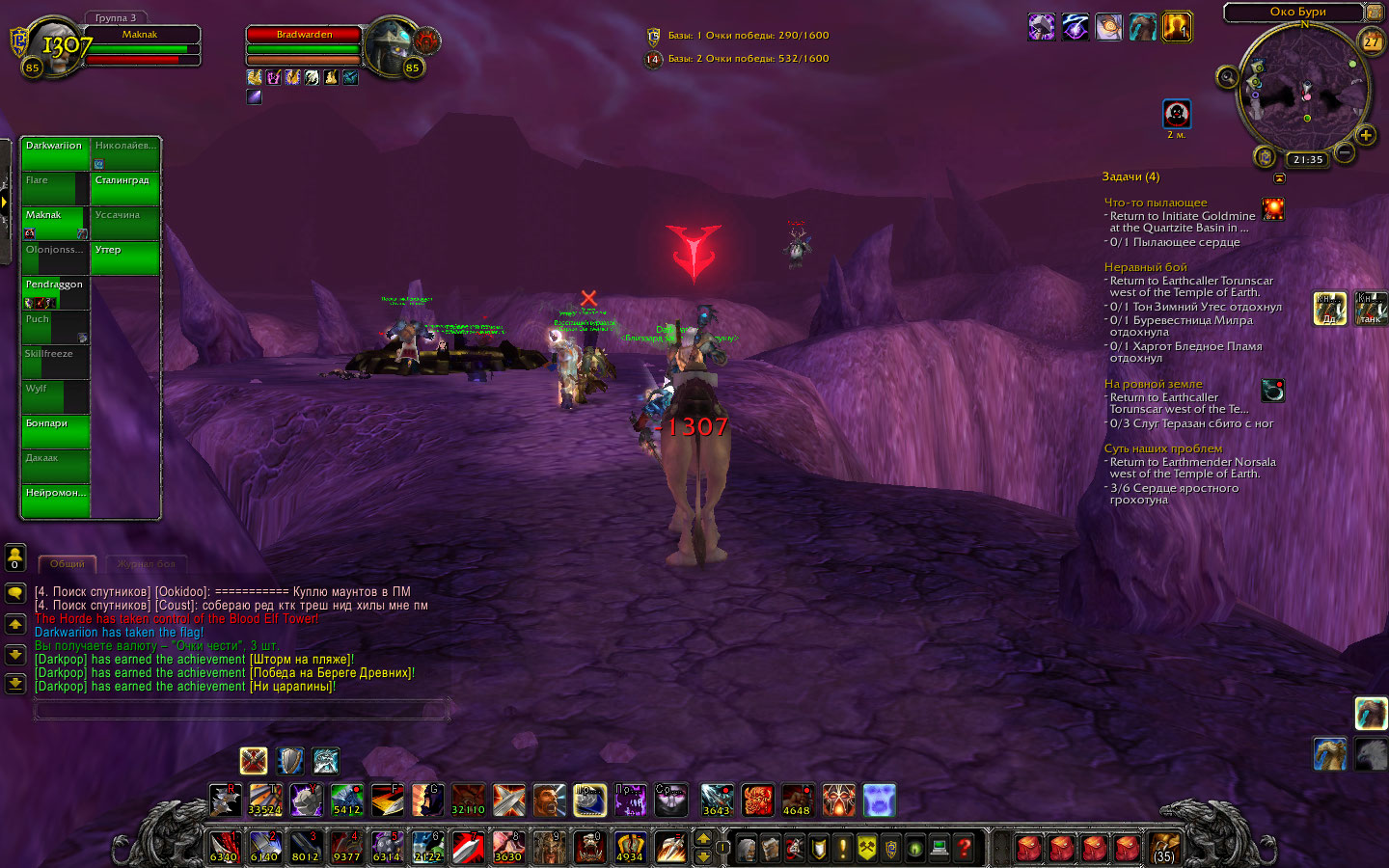Switch to the Журнал боя chat tab
The height and width of the screenshot is (868, 1389).
[x=147, y=564]
